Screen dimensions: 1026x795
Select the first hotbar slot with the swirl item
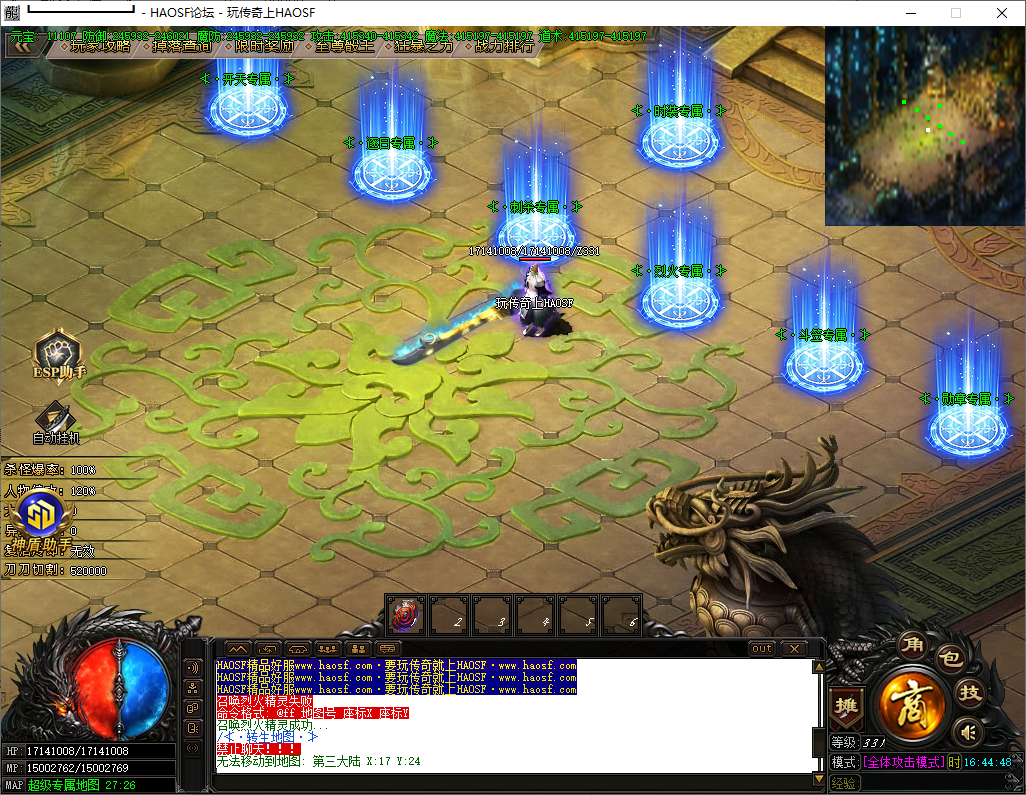(406, 614)
